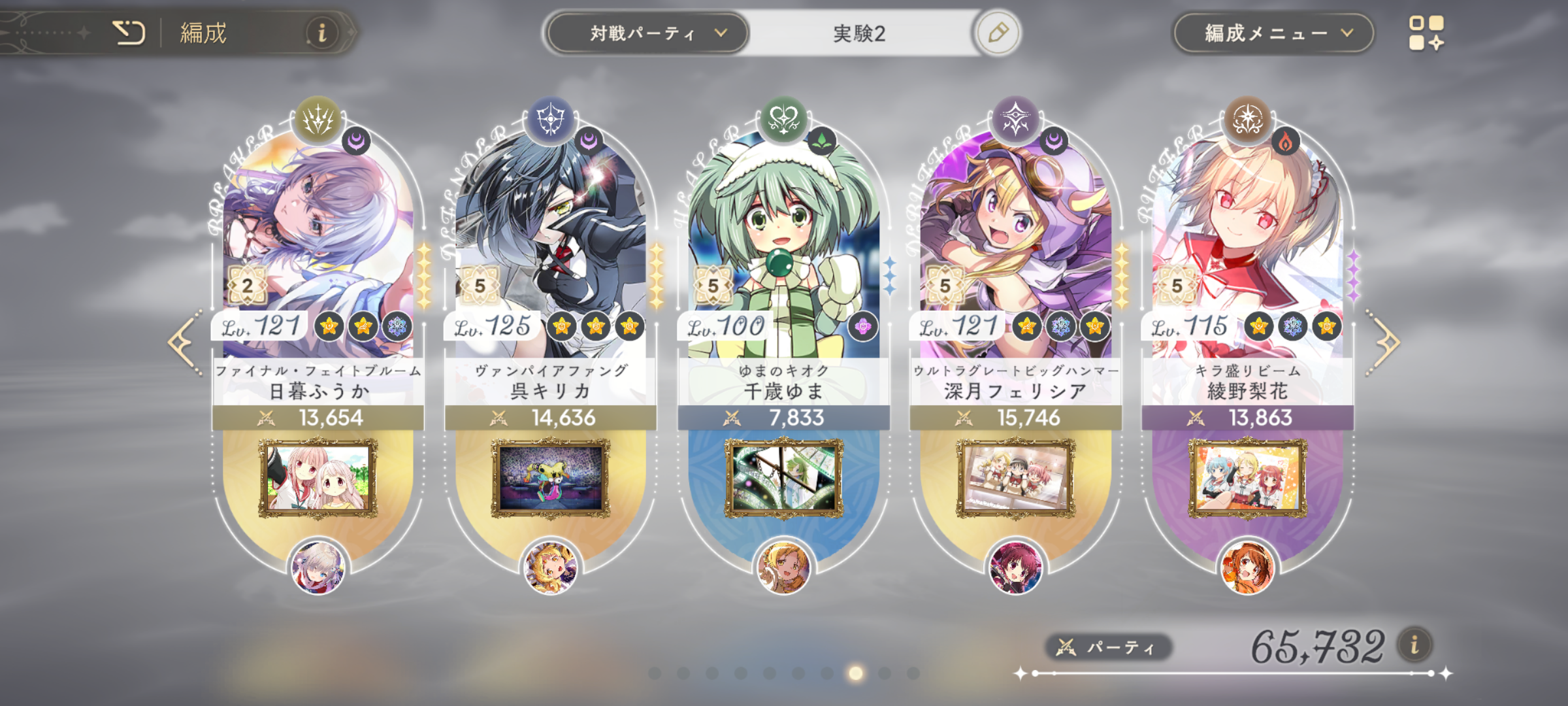
Task: Show the previous party with the left arrow
Action: pyautogui.click(x=184, y=343)
